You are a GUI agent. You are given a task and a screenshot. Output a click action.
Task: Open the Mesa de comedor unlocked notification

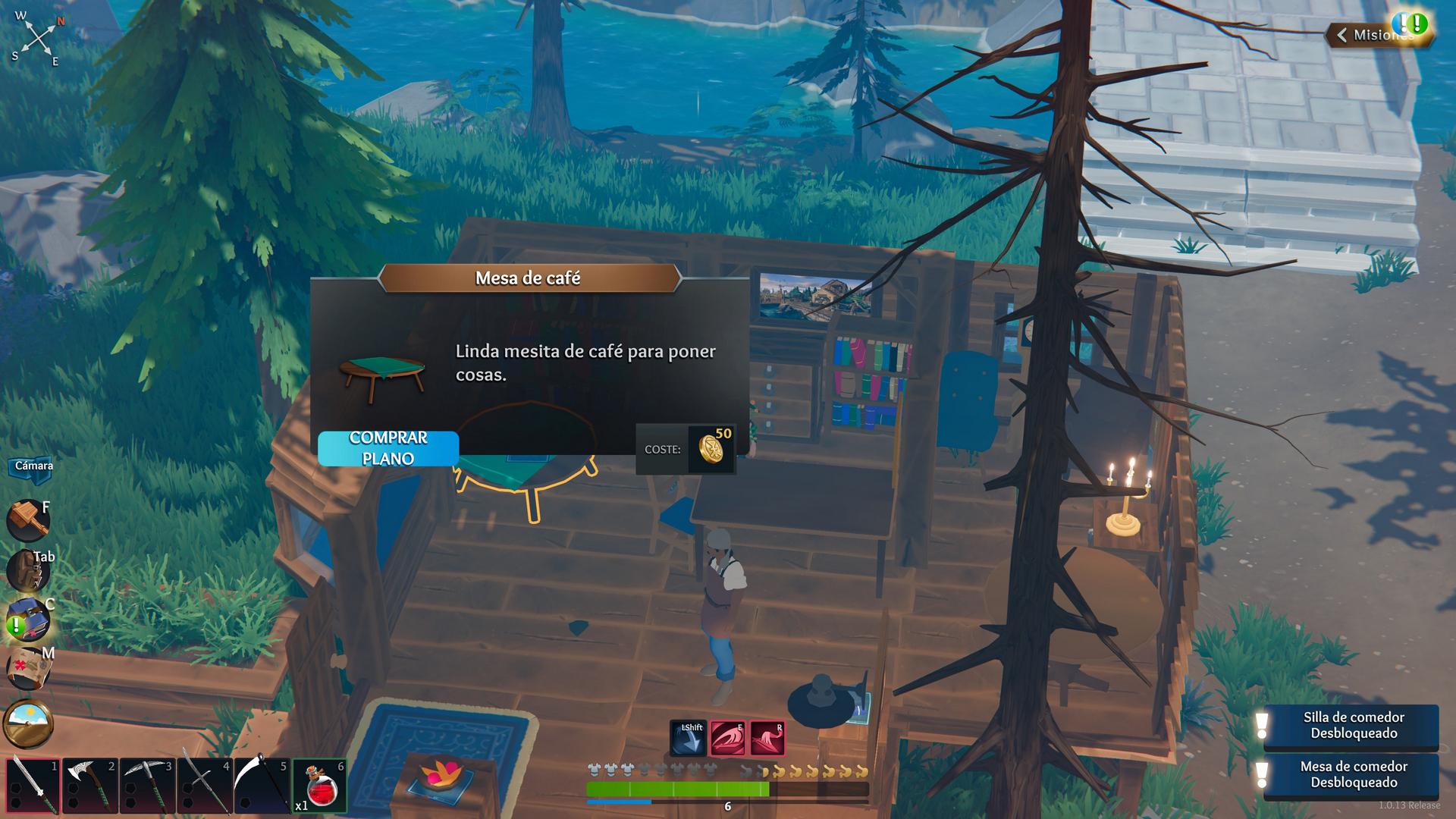pyautogui.click(x=1353, y=775)
